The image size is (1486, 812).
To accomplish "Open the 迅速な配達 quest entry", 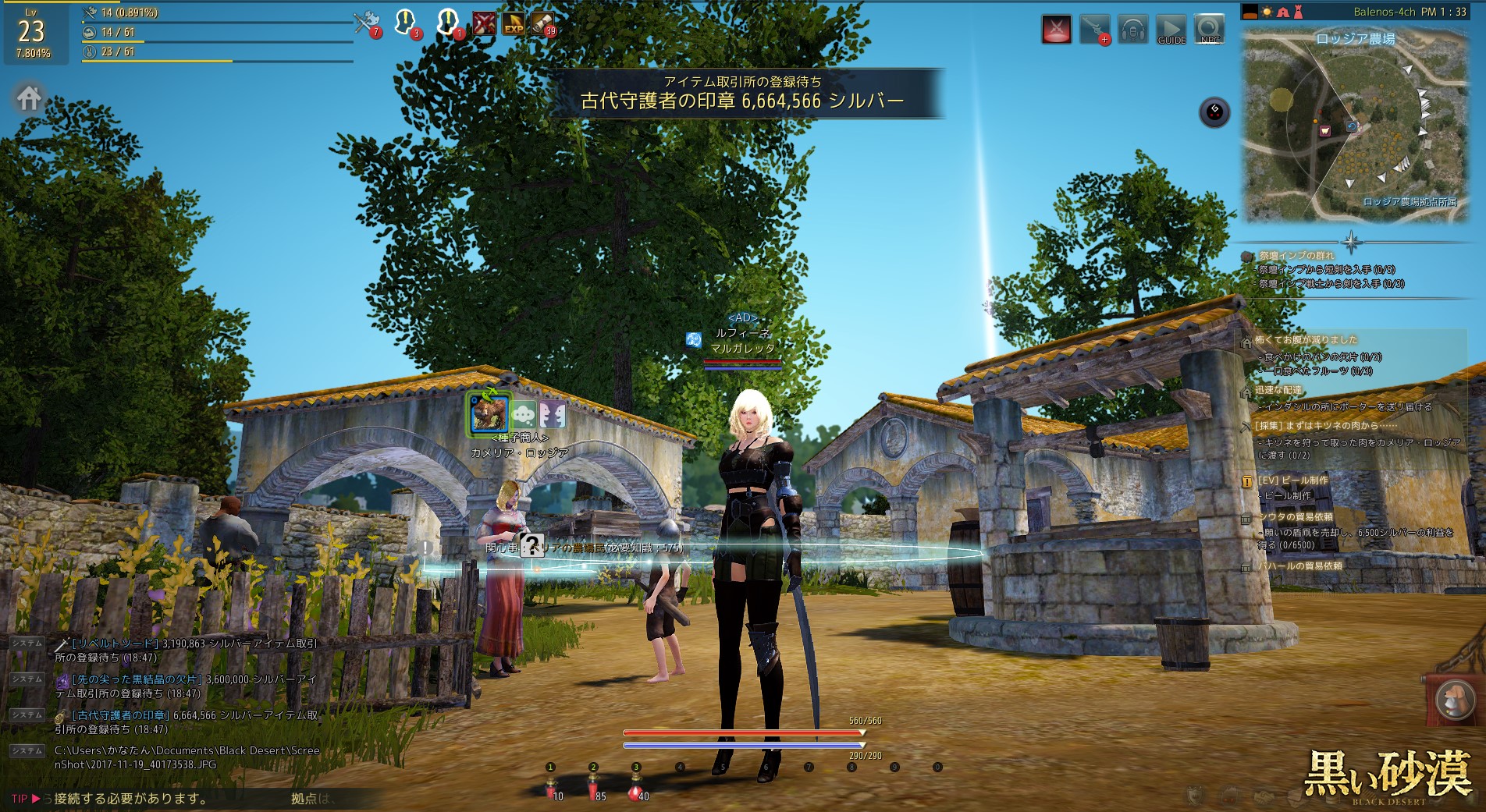I will pos(1278,390).
